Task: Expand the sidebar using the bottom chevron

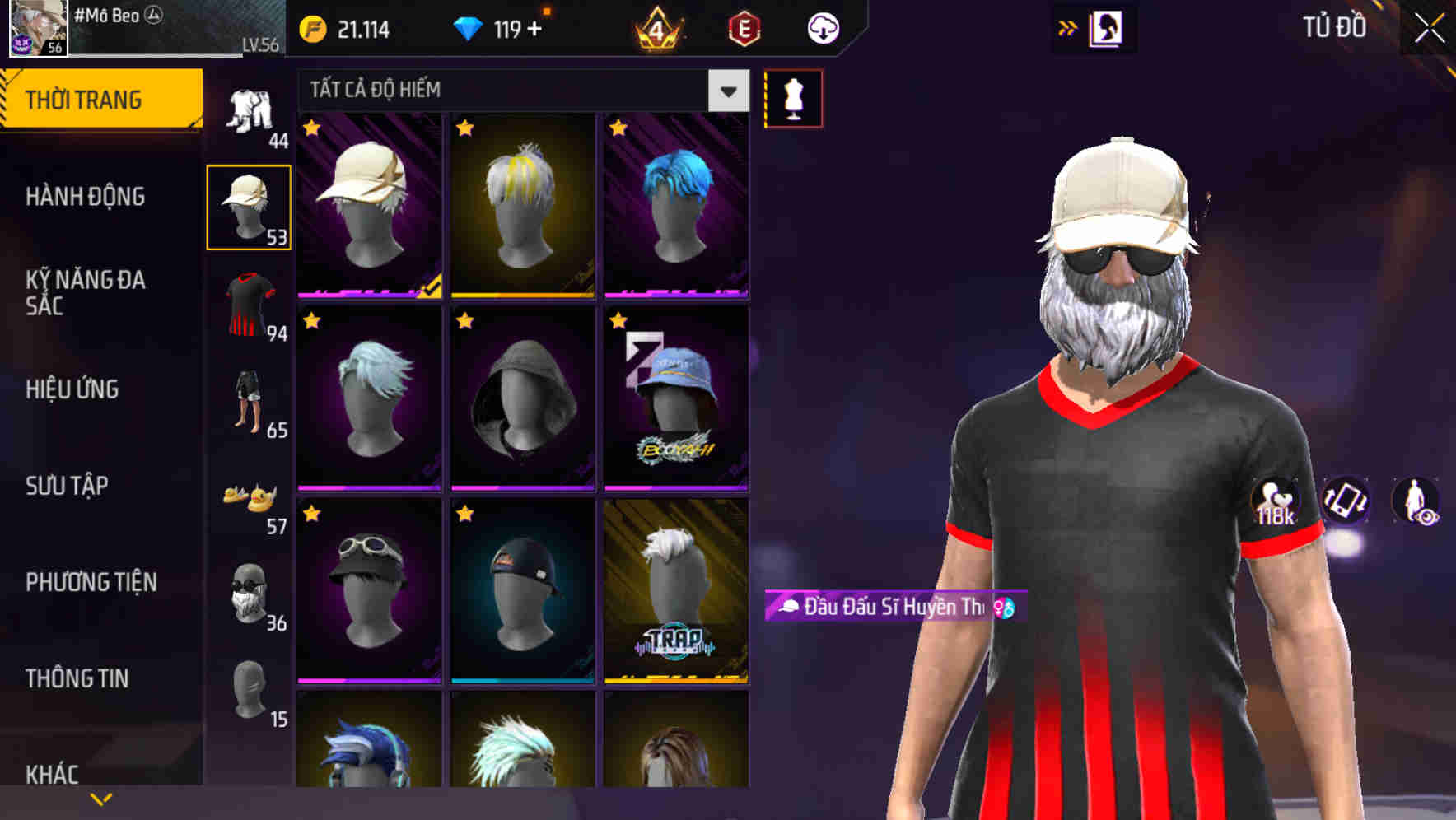Action: tap(101, 797)
